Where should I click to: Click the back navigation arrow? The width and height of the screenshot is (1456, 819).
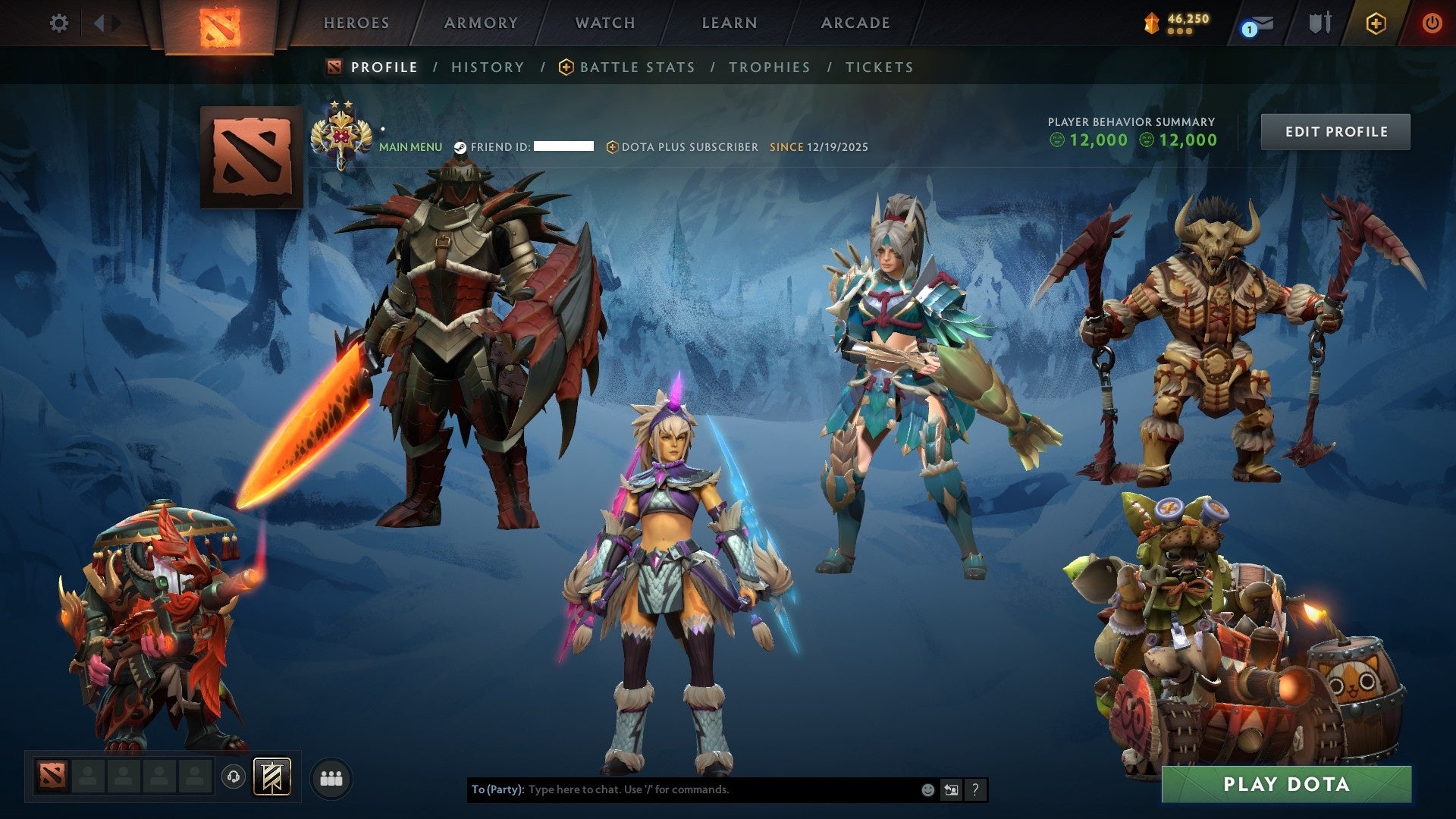[x=99, y=23]
